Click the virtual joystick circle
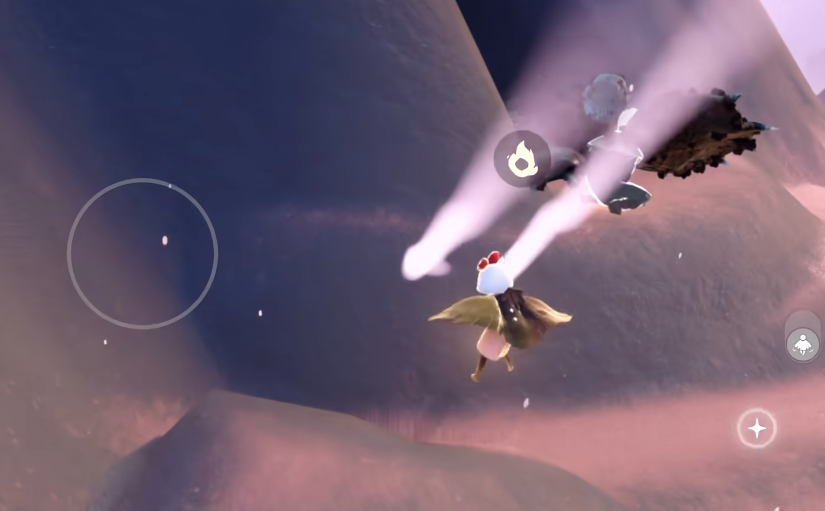Image resolution: width=825 pixels, height=511 pixels. coord(142,253)
